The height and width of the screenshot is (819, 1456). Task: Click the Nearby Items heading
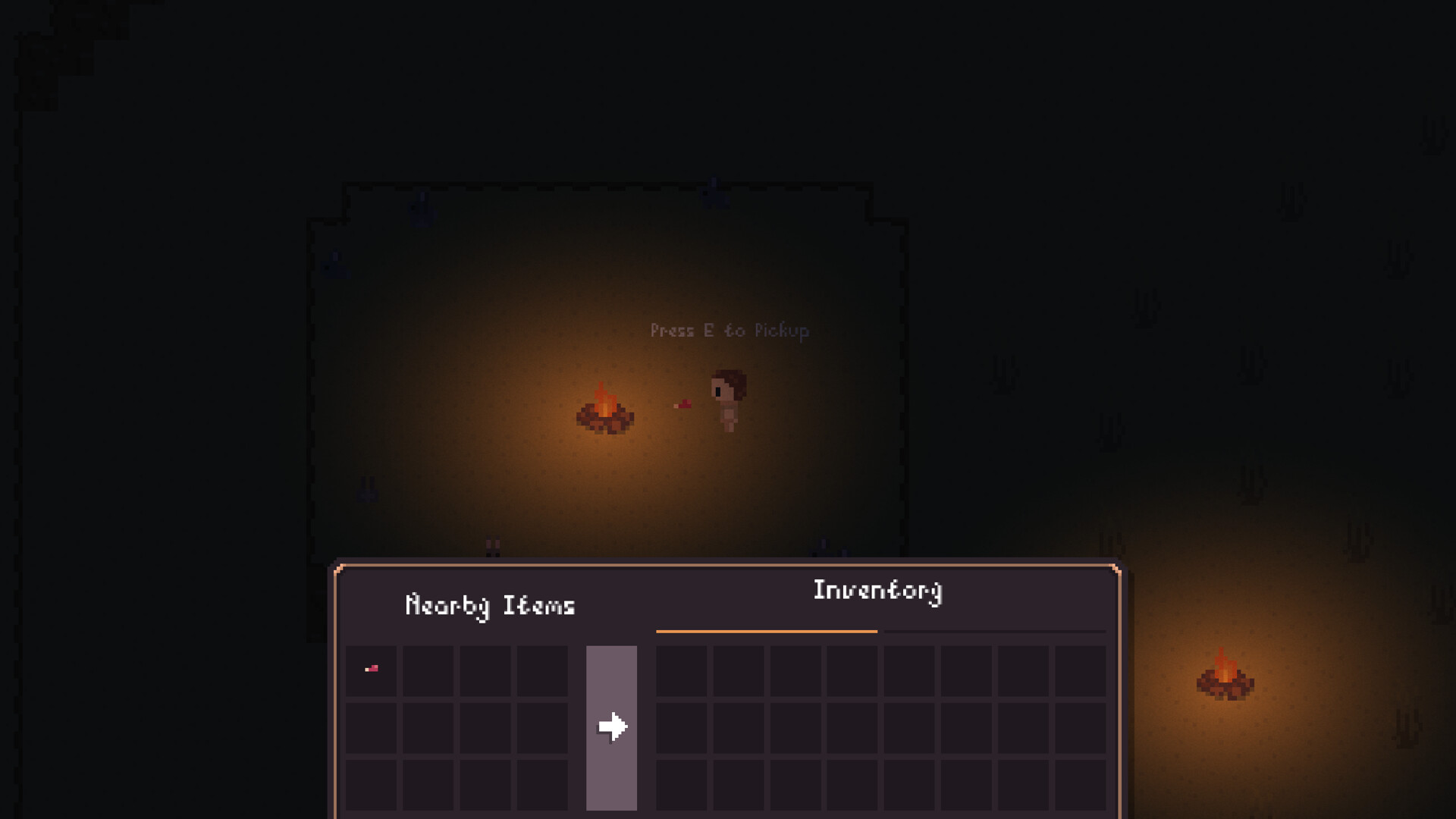[490, 604]
